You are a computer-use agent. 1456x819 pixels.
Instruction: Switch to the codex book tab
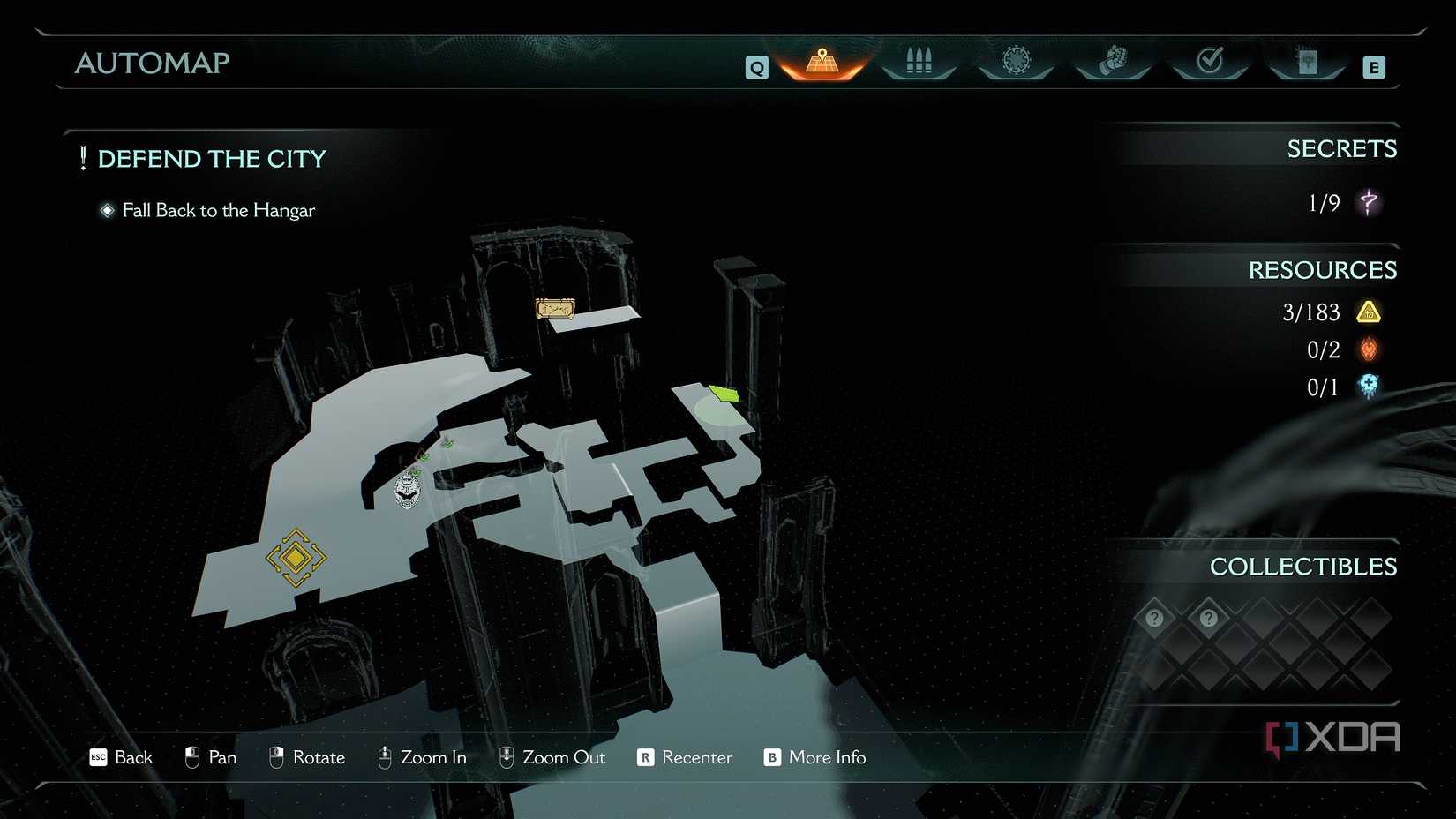tap(1307, 61)
